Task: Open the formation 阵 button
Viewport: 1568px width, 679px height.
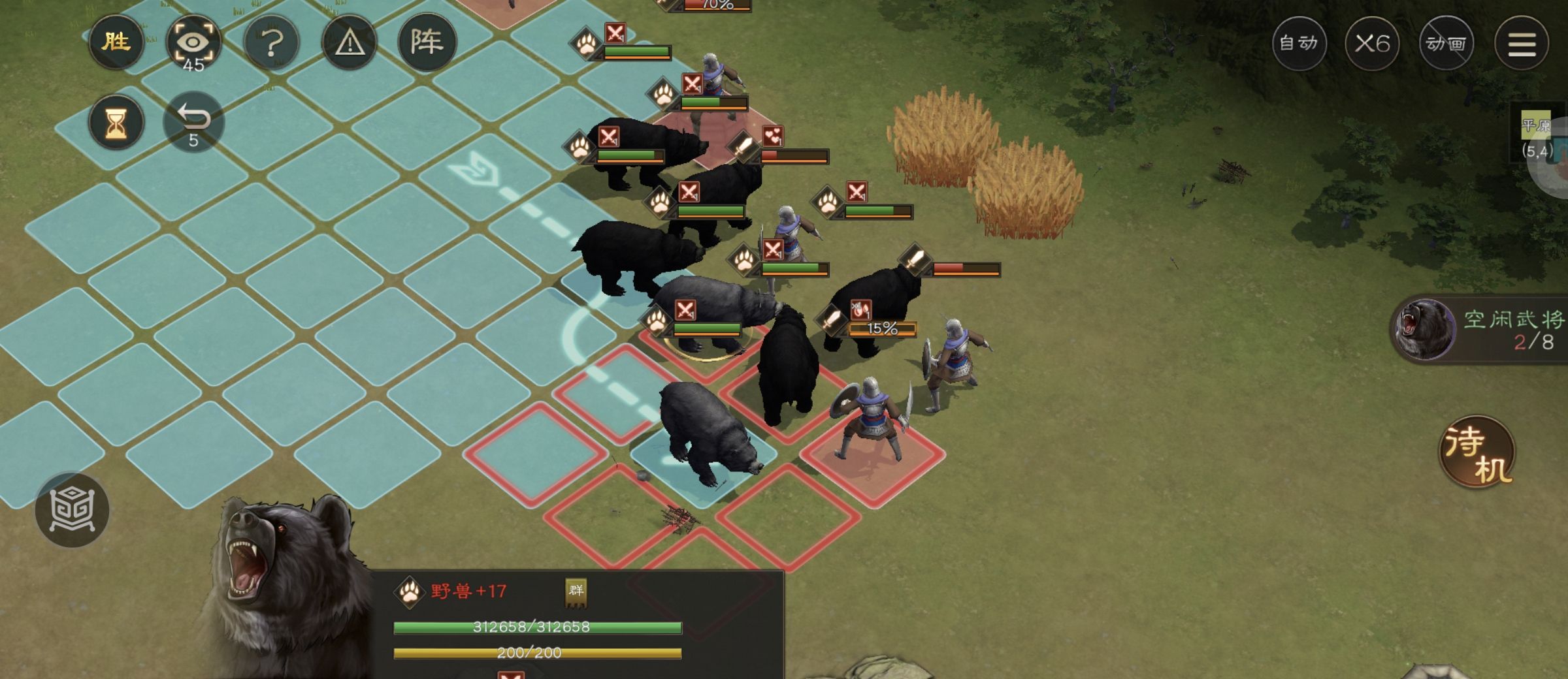Action: click(427, 43)
